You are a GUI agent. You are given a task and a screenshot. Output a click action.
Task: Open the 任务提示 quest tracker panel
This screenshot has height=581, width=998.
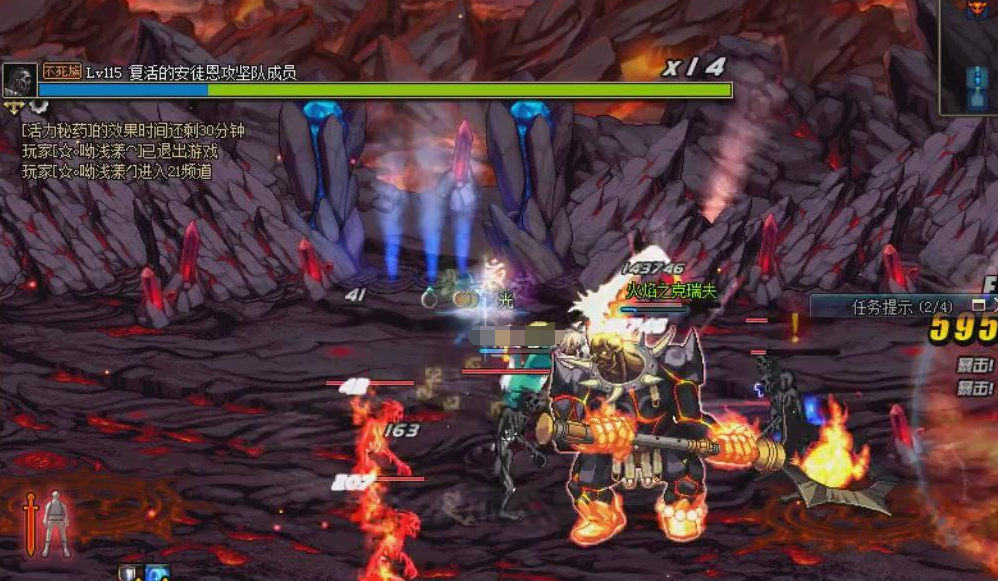pos(888,306)
